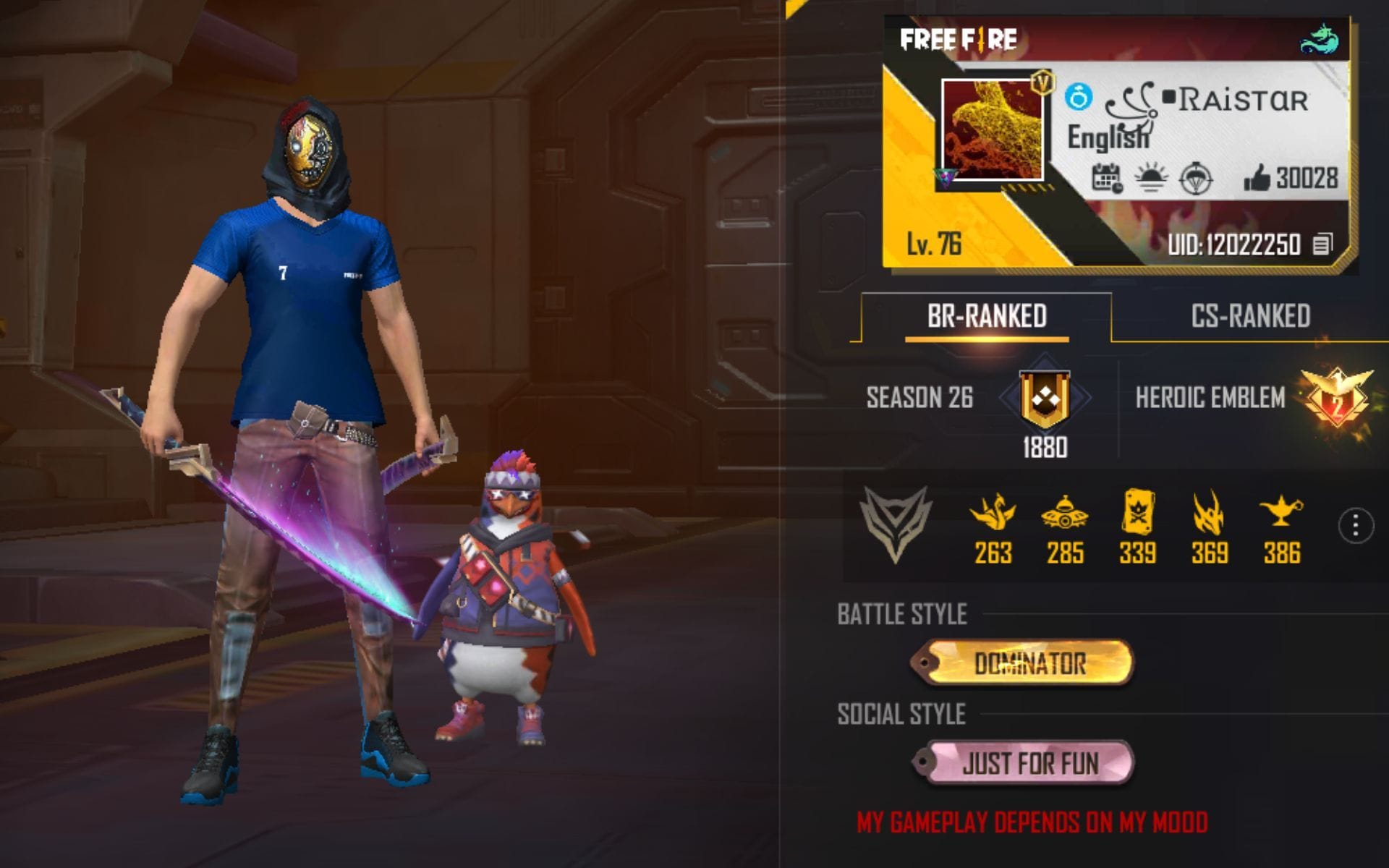Click the silver clan crest emblem
Screen dimensions: 1389x868
[x=895, y=521]
